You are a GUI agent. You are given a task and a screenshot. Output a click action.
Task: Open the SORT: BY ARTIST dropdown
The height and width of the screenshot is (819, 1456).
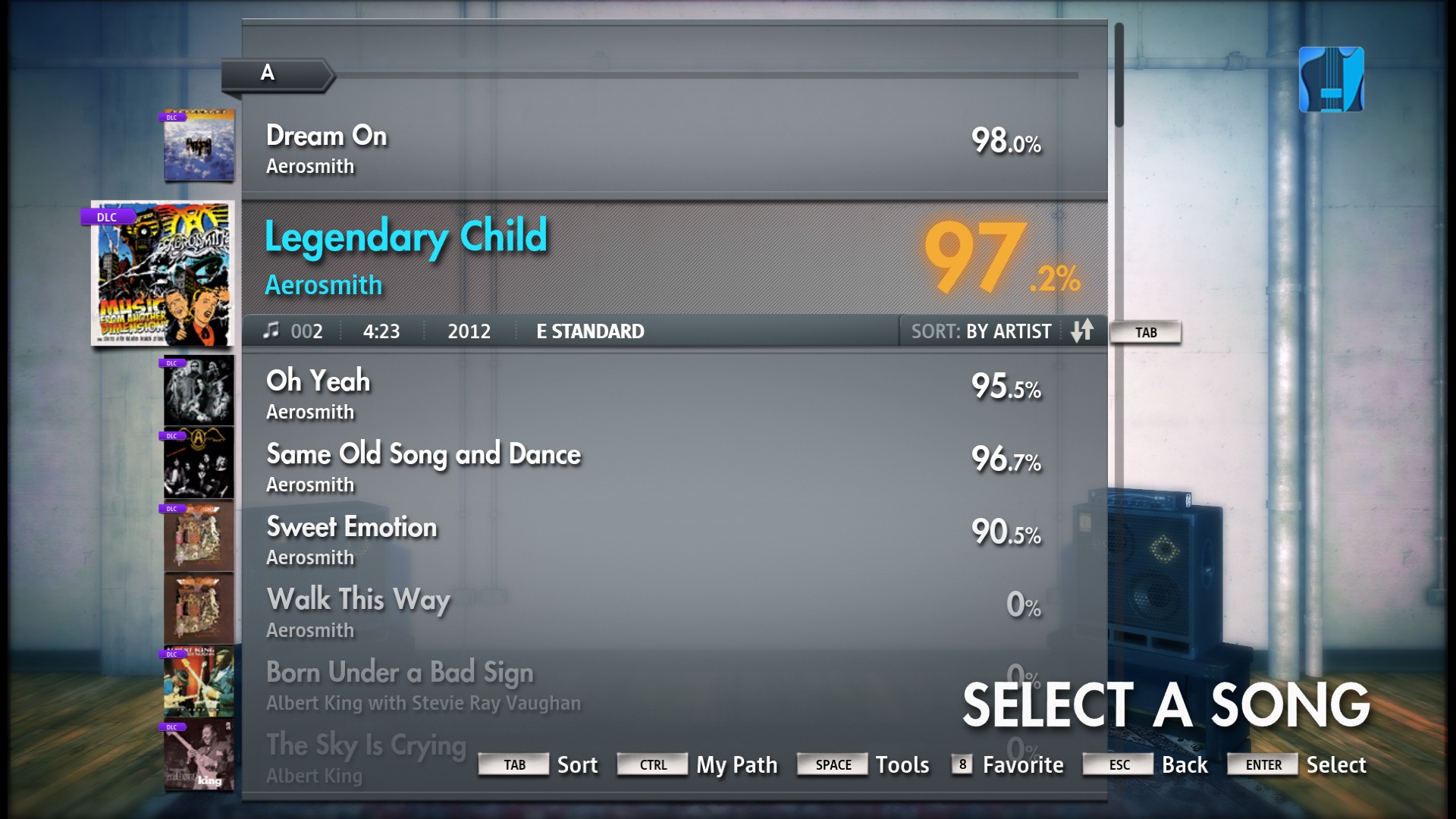(x=982, y=331)
